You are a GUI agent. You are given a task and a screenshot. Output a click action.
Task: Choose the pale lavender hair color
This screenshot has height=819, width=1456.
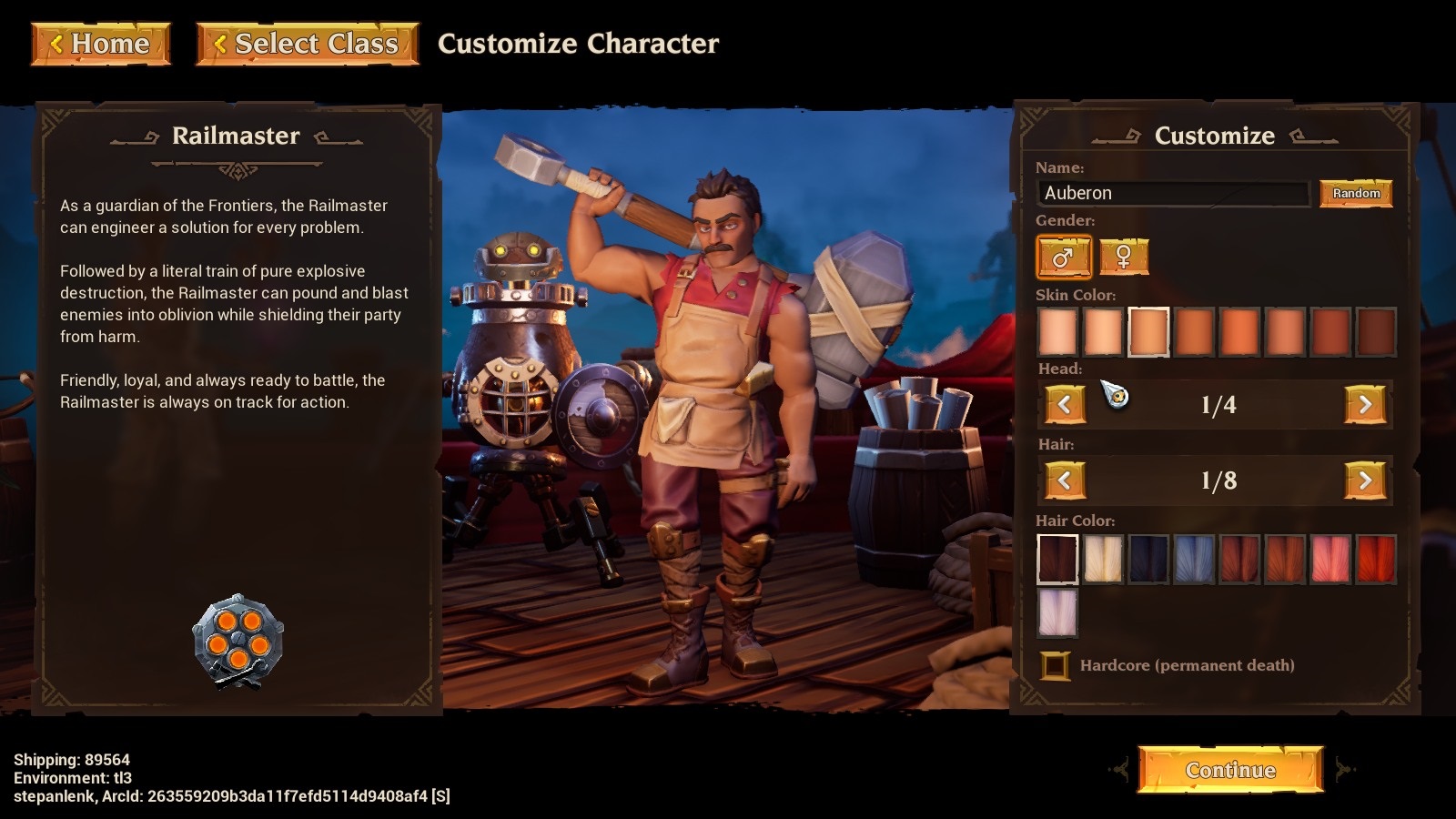(x=1057, y=612)
